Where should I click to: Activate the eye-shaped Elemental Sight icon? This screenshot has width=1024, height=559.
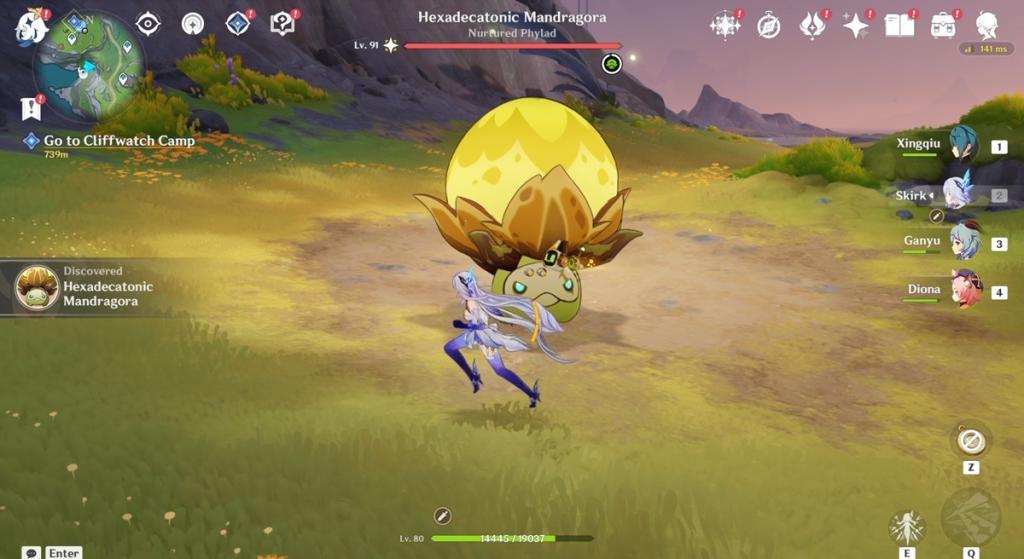click(x=148, y=24)
